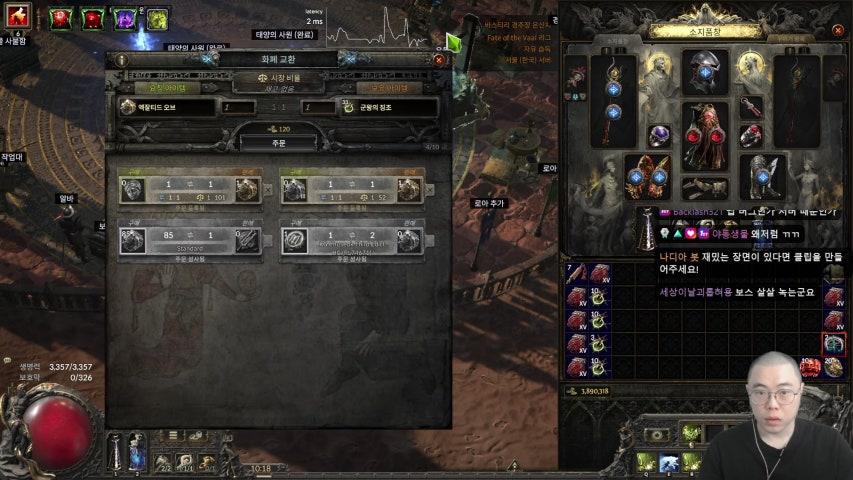Select the equipped belt slot
853x480 pixels.
[x=706, y=186]
